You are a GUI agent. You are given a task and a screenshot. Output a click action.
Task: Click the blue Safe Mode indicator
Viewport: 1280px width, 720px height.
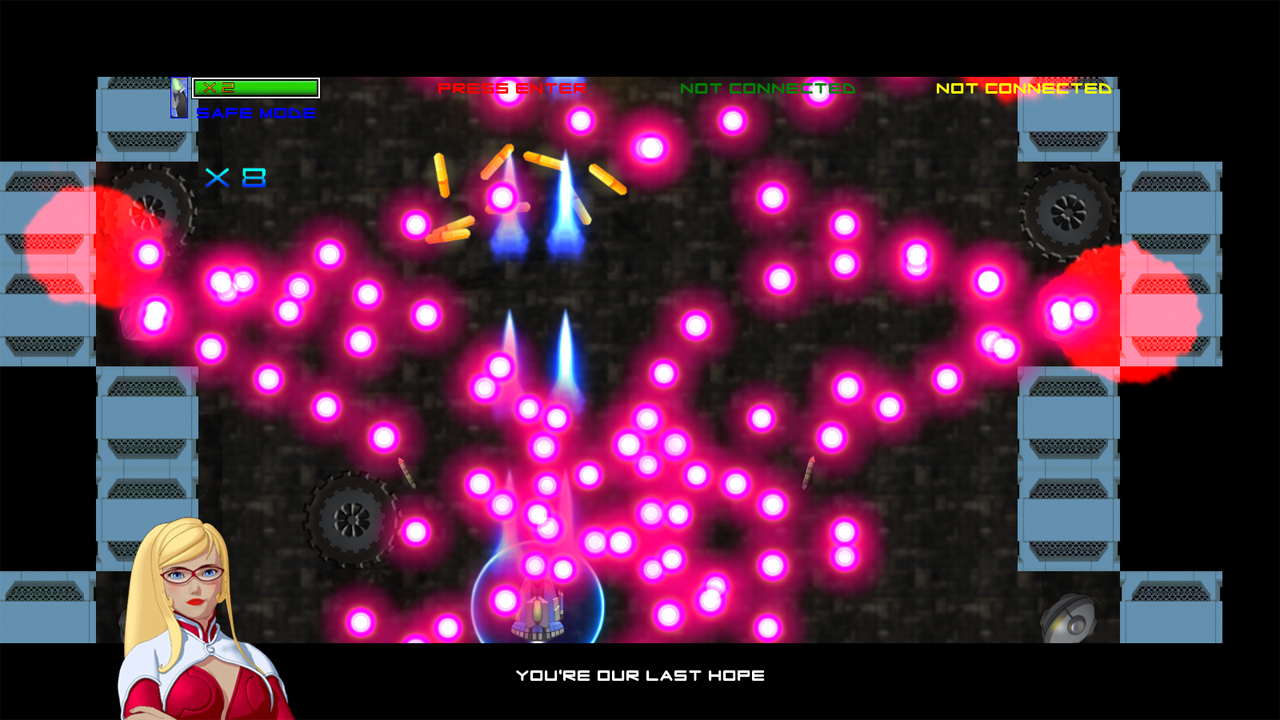(x=256, y=114)
